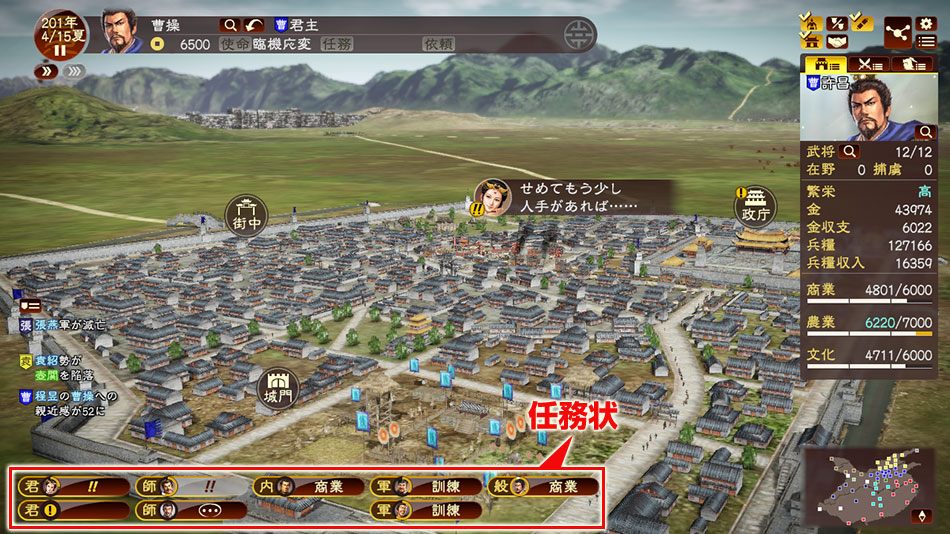This screenshot has width=950, height=534.
Task: Select the 殺 商業 task card
Action: coord(543,487)
